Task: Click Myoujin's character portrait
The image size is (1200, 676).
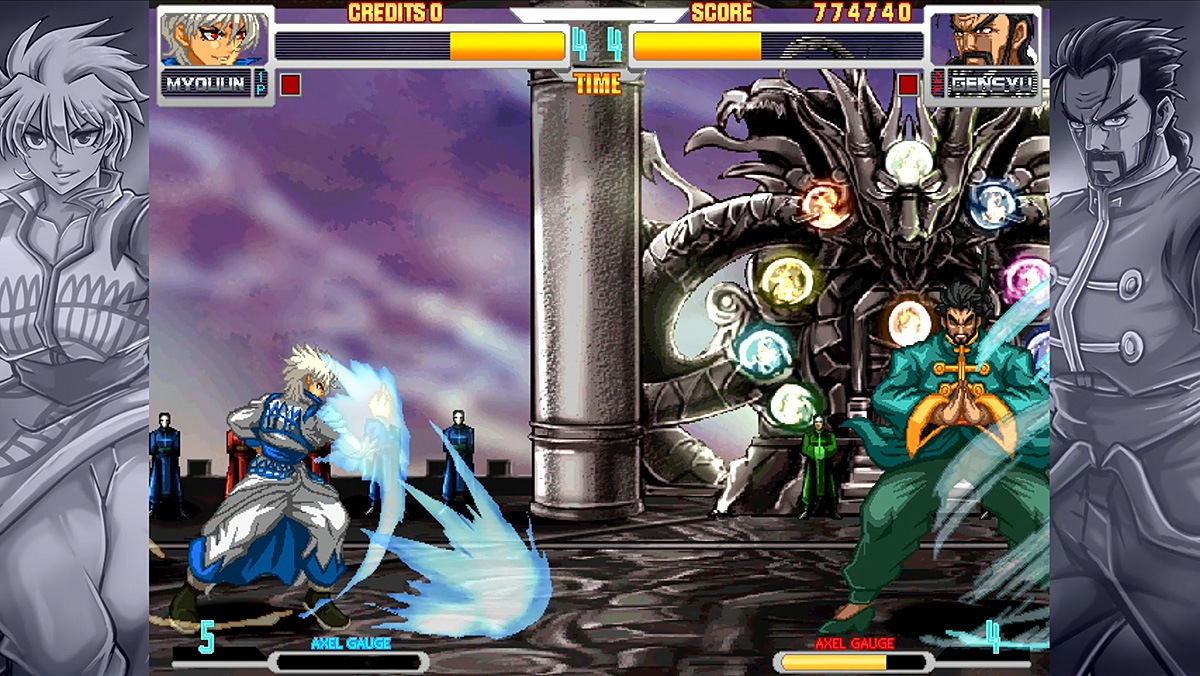Action: pos(213,39)
